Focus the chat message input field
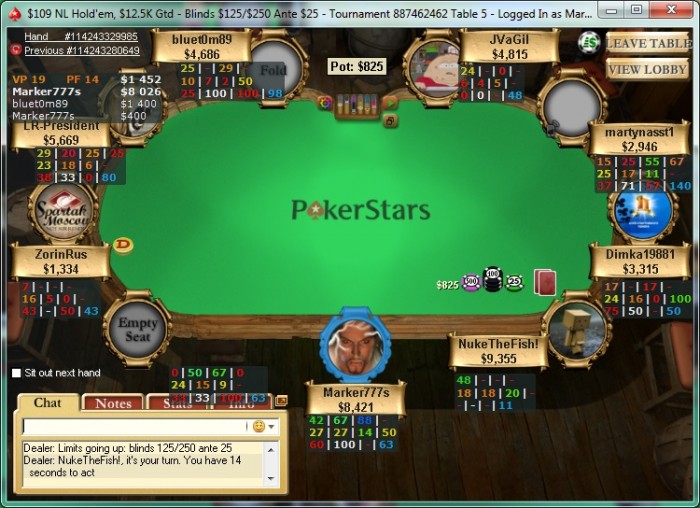This screenshot has height=508, width=700. click(x=135, y=426)
